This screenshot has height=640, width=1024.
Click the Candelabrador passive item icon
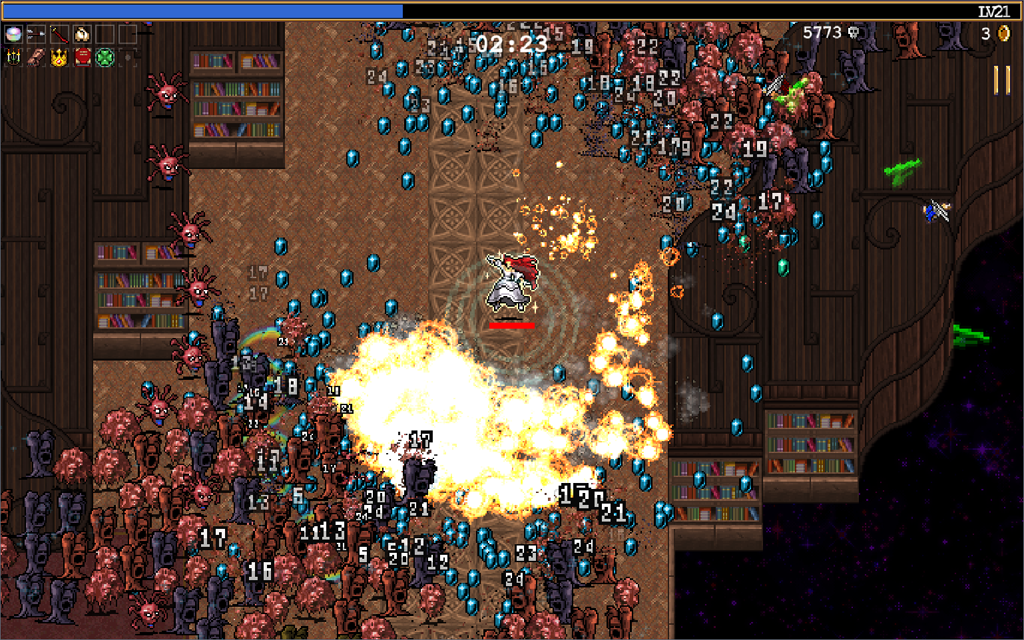click(14, 57)
